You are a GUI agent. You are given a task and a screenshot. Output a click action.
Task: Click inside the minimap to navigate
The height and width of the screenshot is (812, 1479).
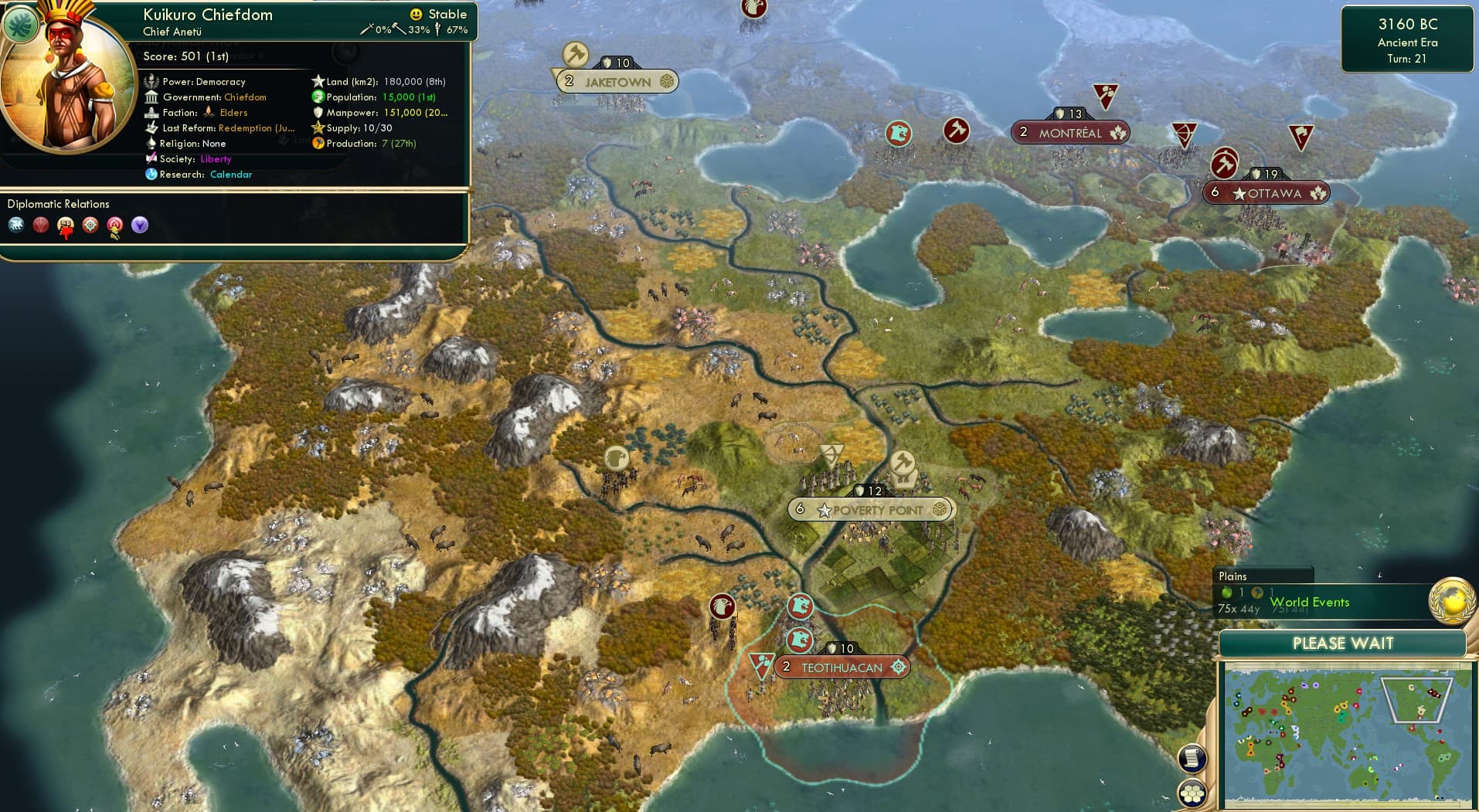pyautogui.click(x=1346, y=734)
